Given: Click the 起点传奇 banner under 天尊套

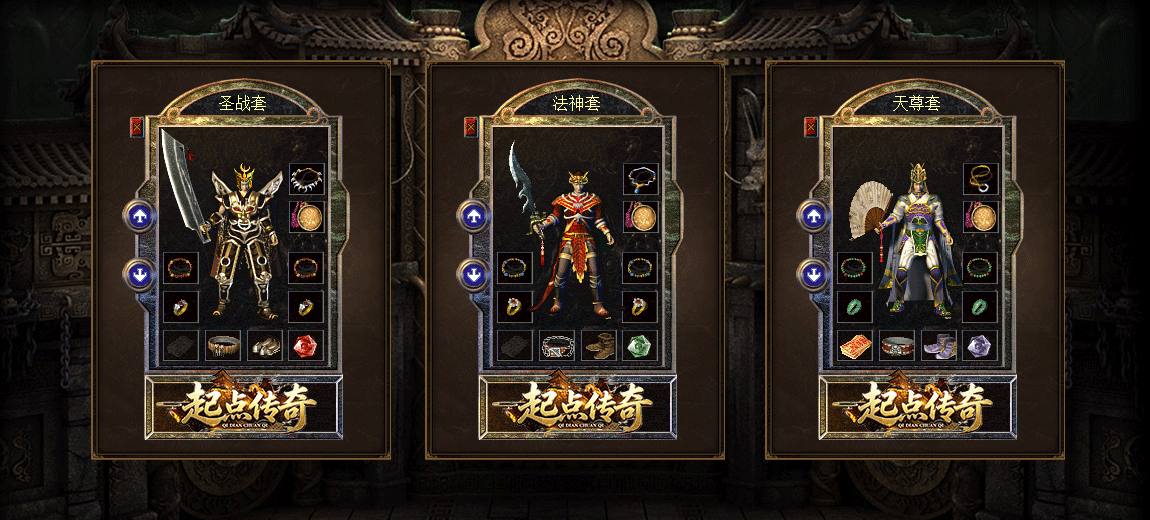Looking at the screenshot, I should pos(917,406).
